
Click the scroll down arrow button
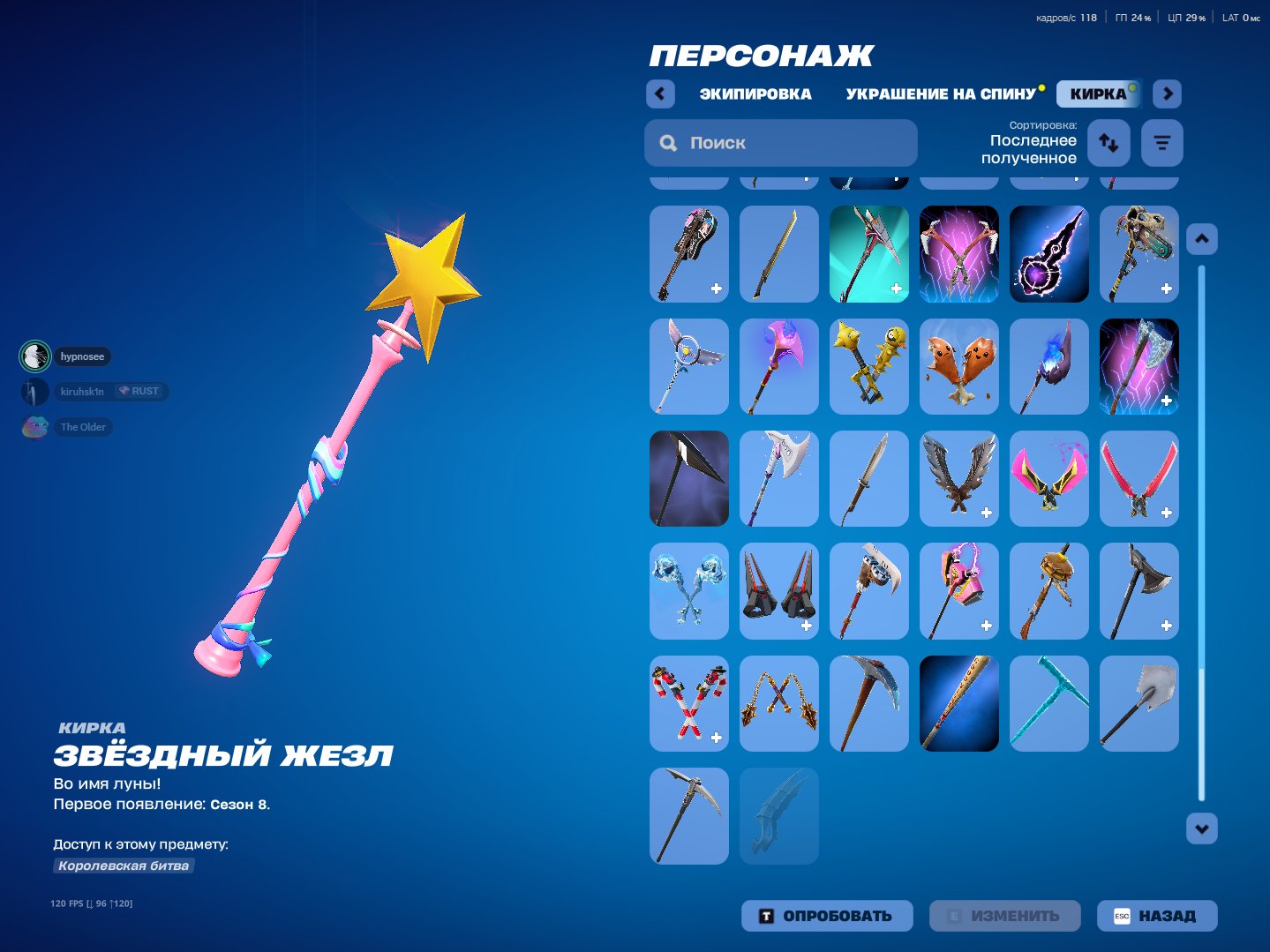[1202, 828]
